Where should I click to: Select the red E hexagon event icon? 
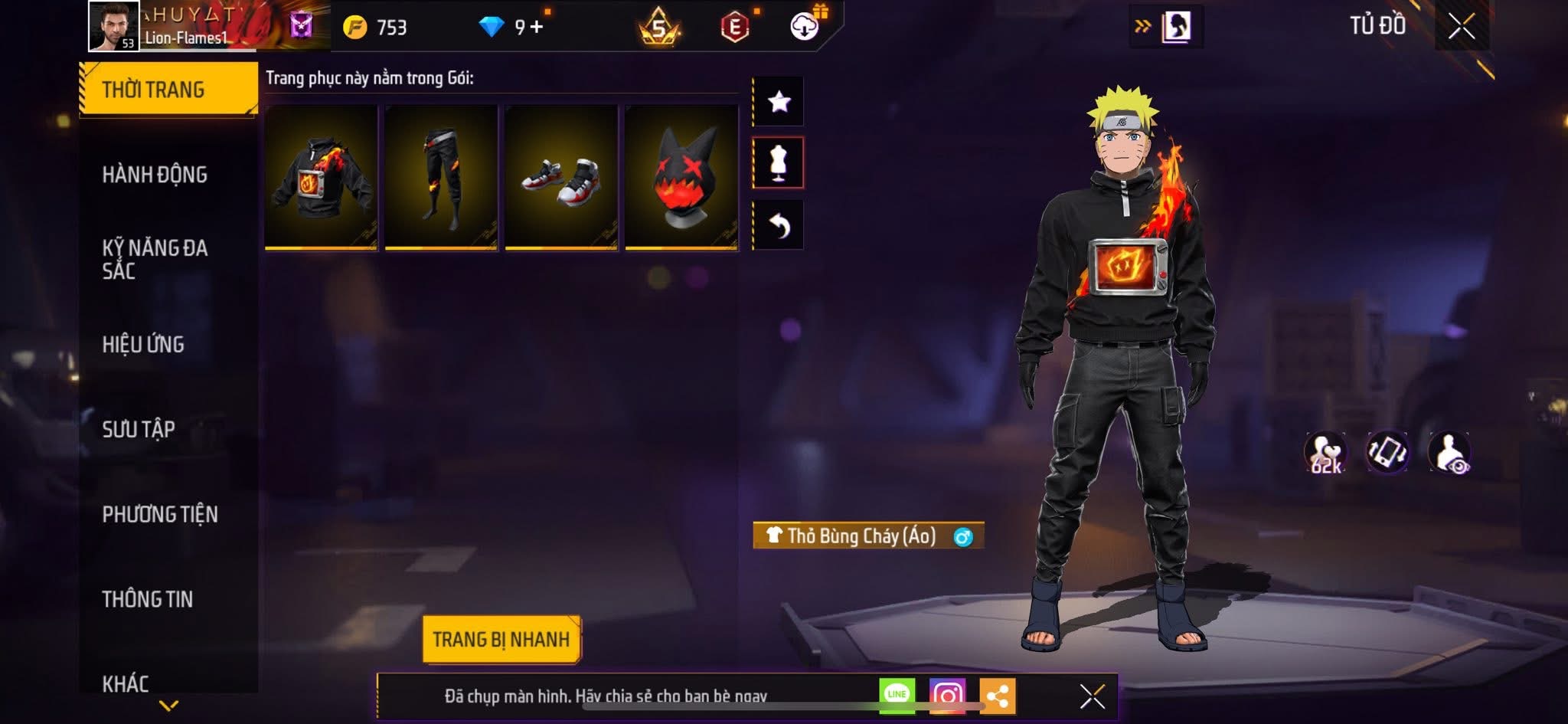tap(736, 26)
